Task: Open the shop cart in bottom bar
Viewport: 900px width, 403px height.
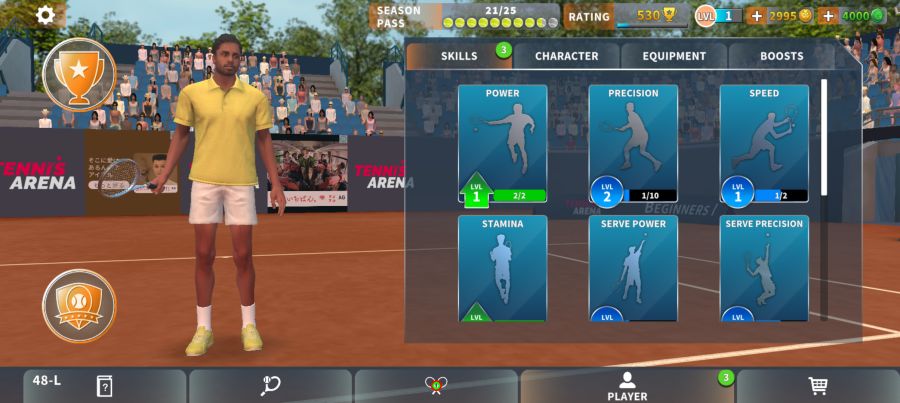Action: [817, 386]
